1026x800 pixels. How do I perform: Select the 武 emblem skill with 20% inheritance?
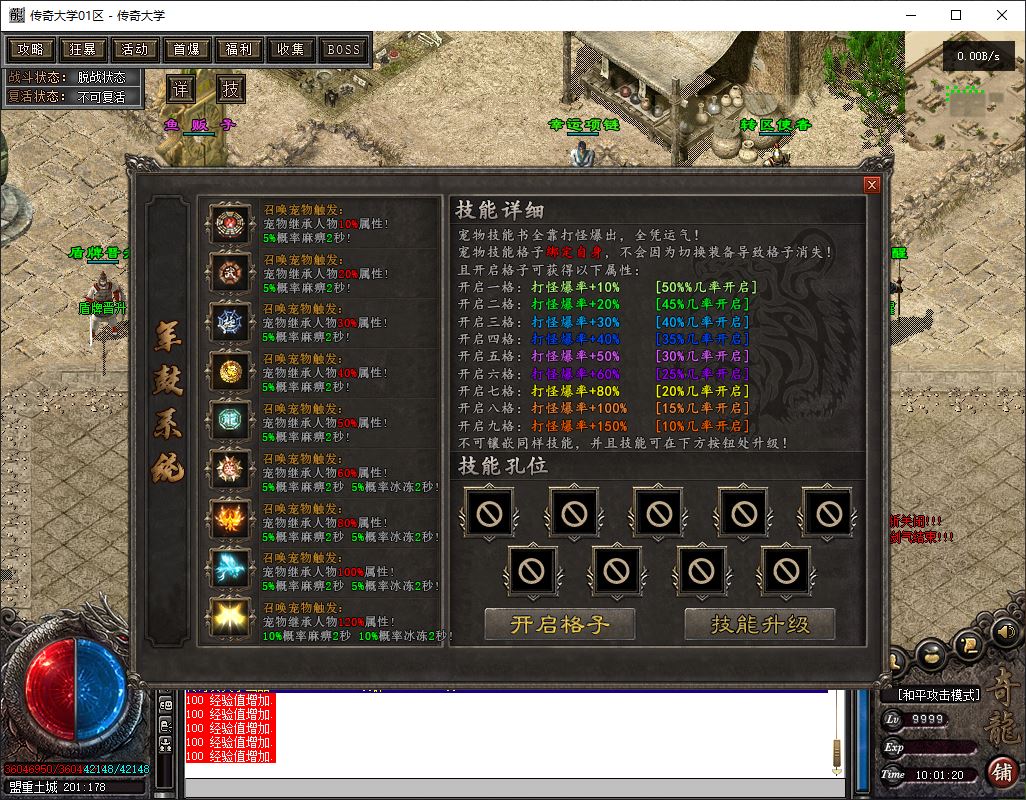(x=230, y=272)
